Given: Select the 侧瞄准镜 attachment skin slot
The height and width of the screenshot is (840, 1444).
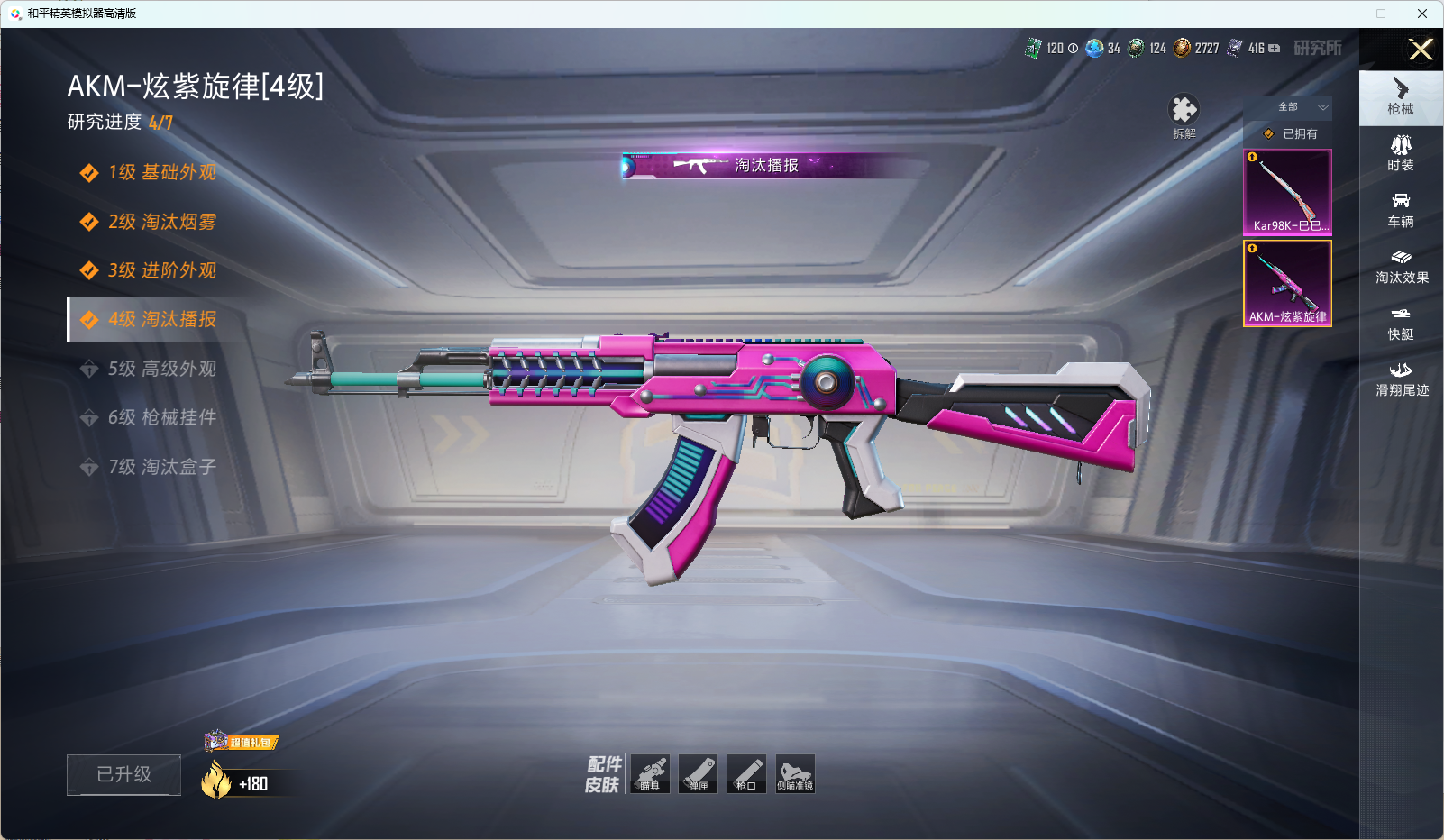Looking at the screenshot, I should (795, 774).
